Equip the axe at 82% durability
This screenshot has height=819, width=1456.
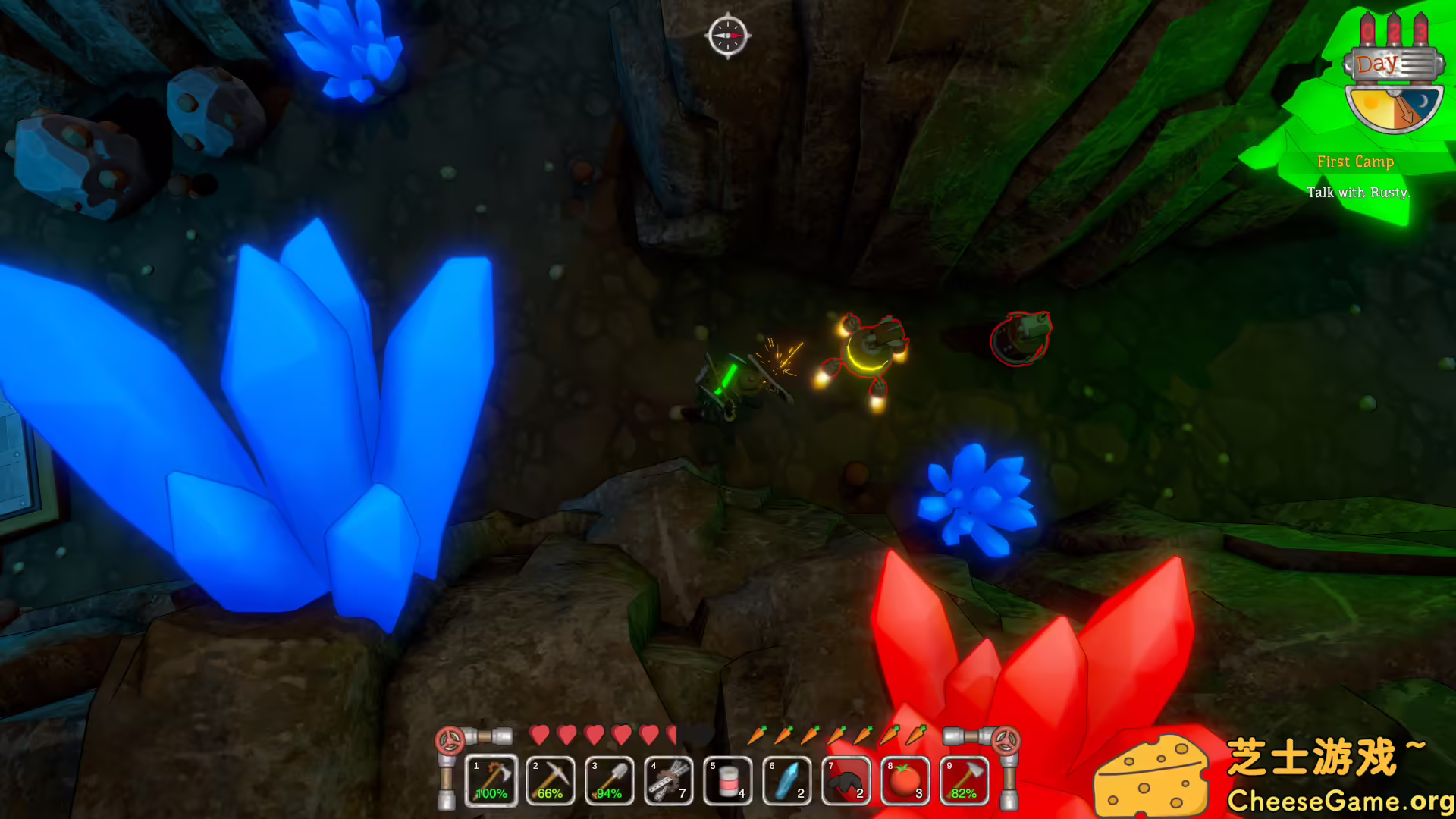[x=965, y=780]
